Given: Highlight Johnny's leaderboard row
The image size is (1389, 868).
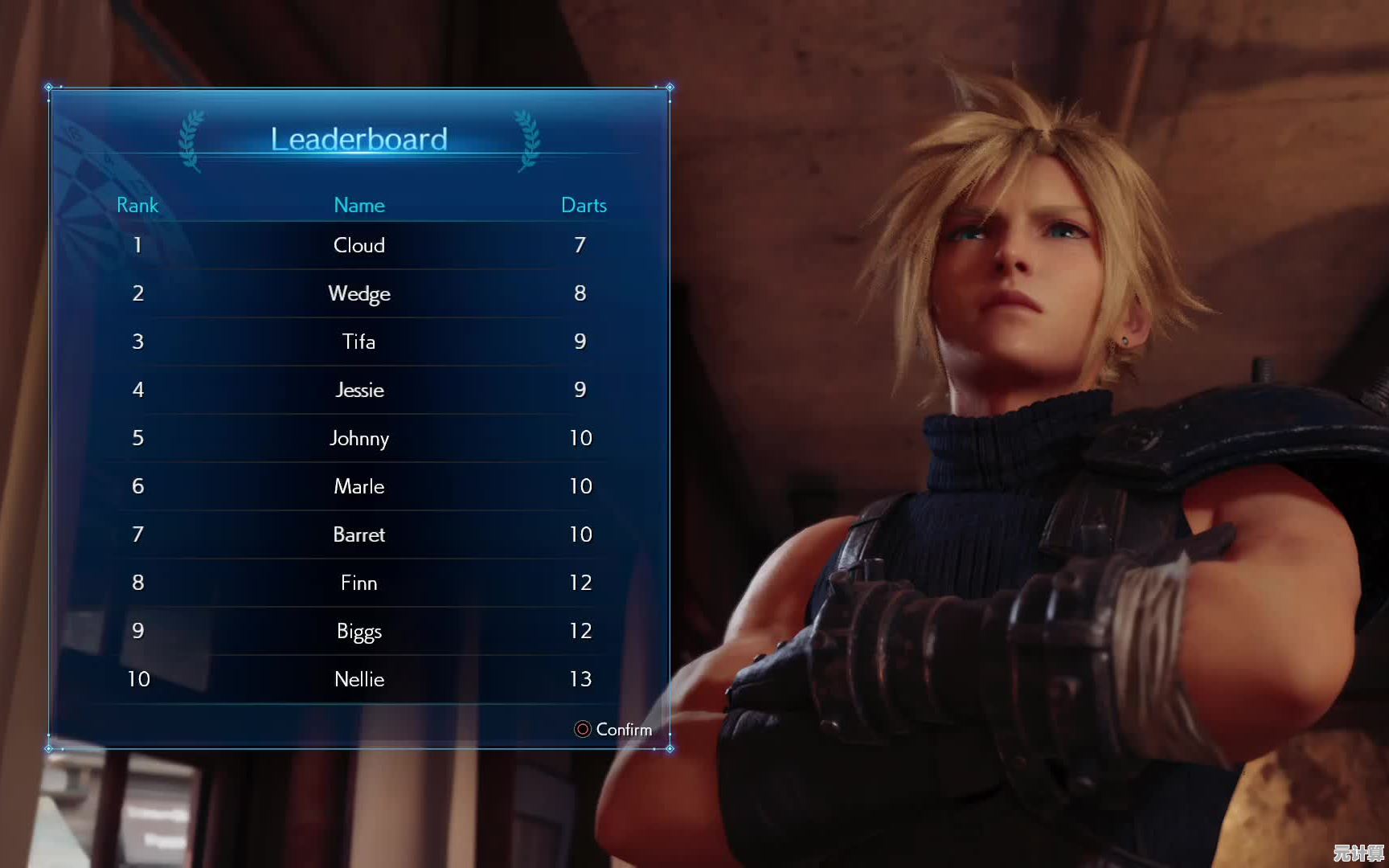Looking at the screenshot, I should click(x=359, y=438).
